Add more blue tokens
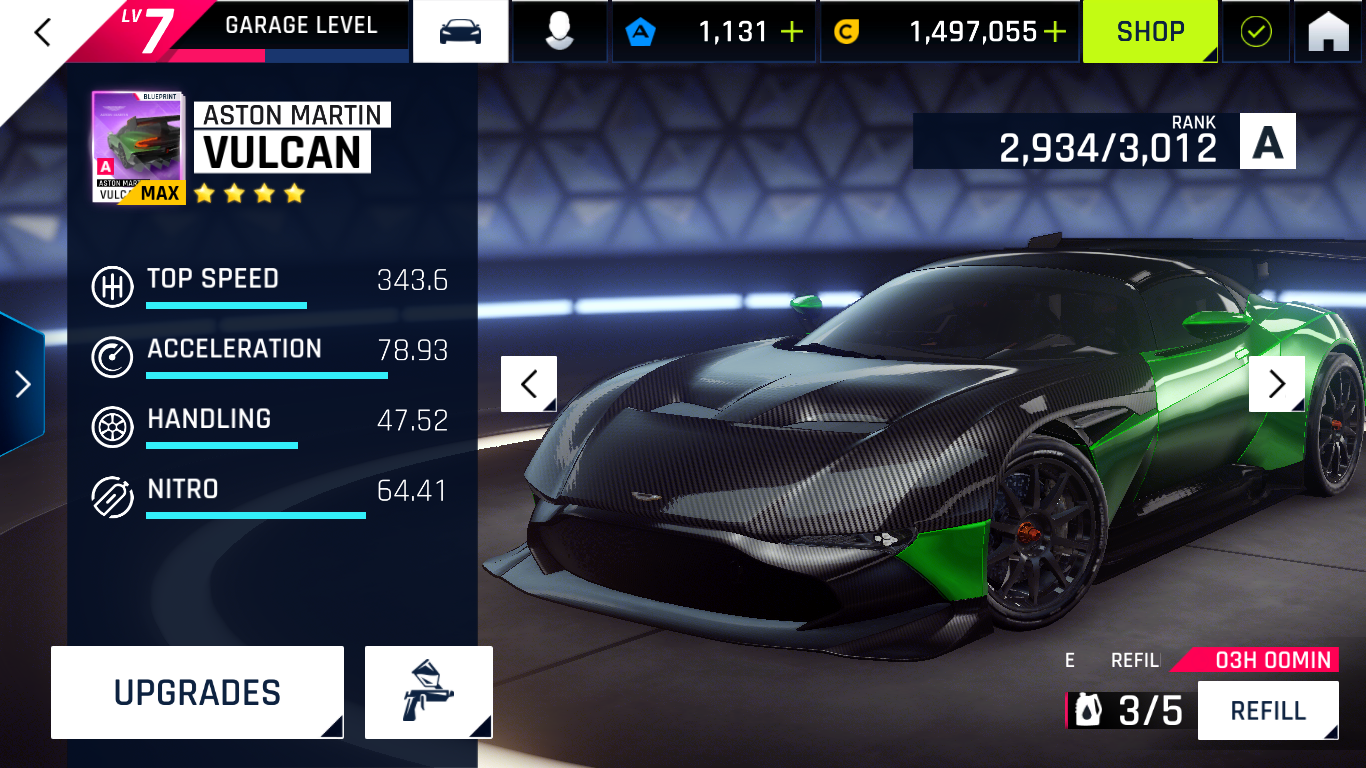1366x768 pixels. tap(792, 32)
